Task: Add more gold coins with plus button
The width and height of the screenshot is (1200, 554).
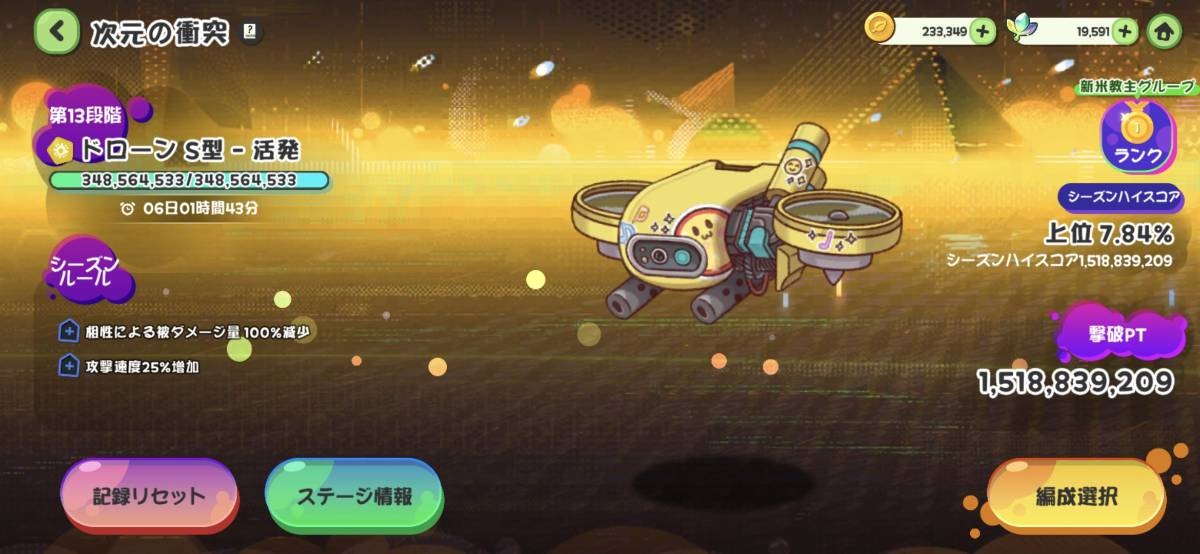Action: click(x=983, y=31)
